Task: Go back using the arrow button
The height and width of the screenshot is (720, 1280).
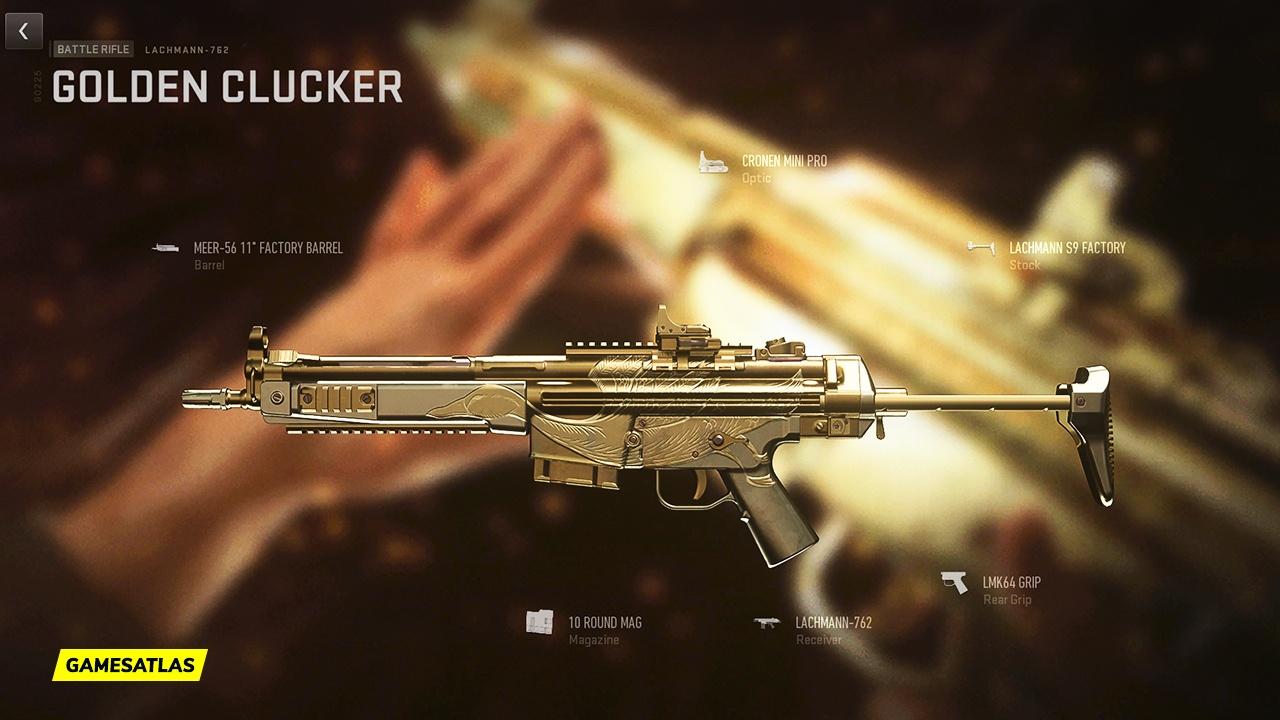Action: (24, 31)
